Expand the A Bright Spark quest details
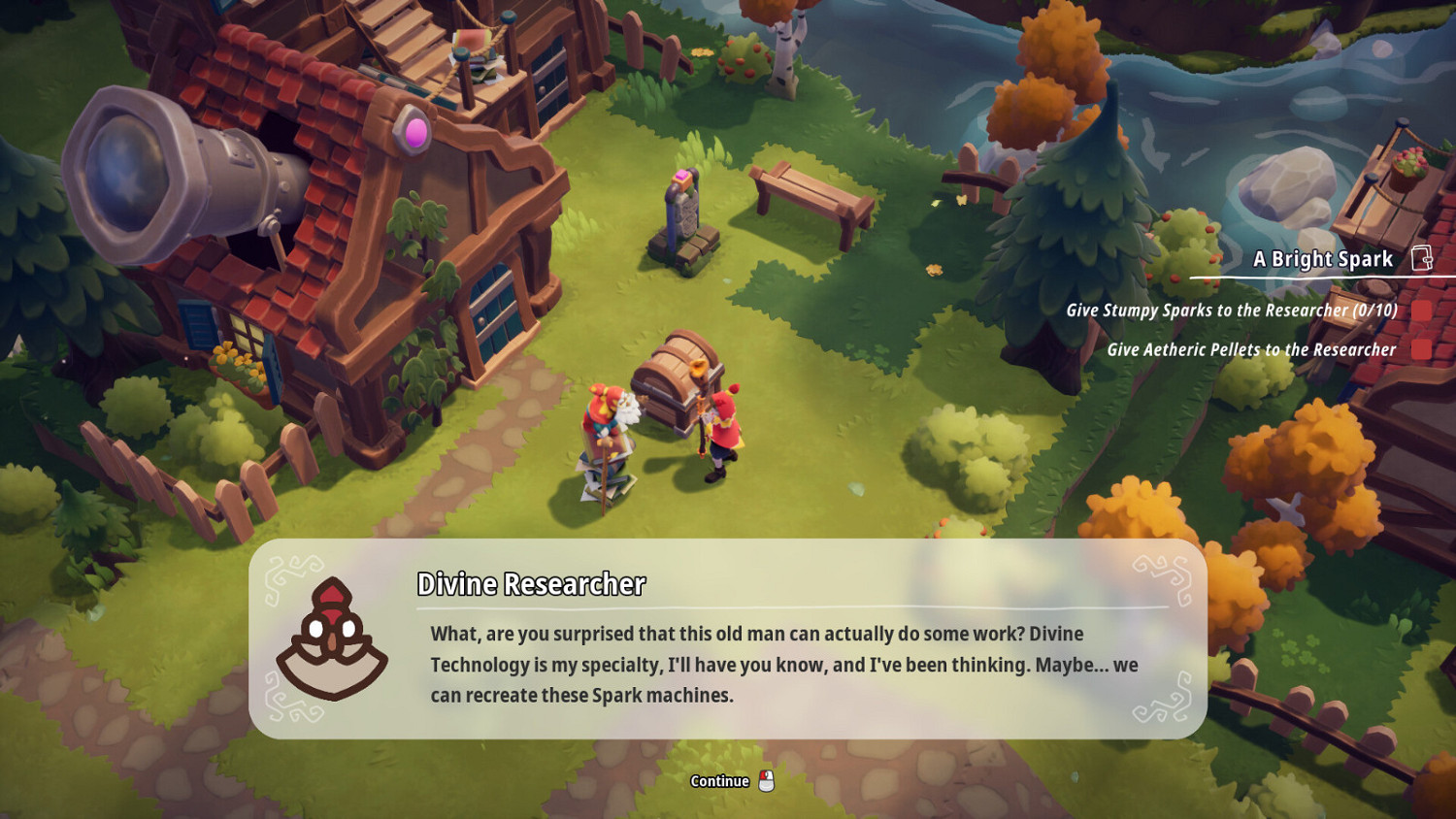1456x819 pixels. pos(1323,259)
